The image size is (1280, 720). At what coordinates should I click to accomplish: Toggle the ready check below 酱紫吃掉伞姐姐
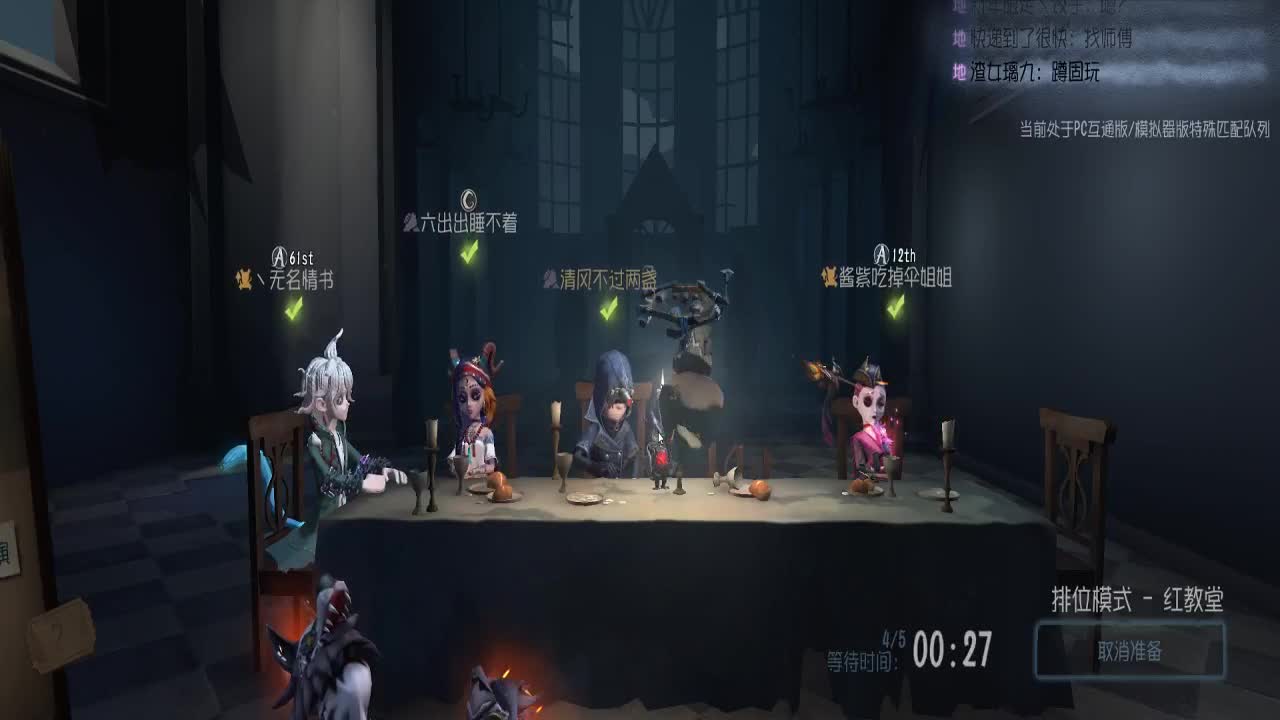[x=893, y=304]
